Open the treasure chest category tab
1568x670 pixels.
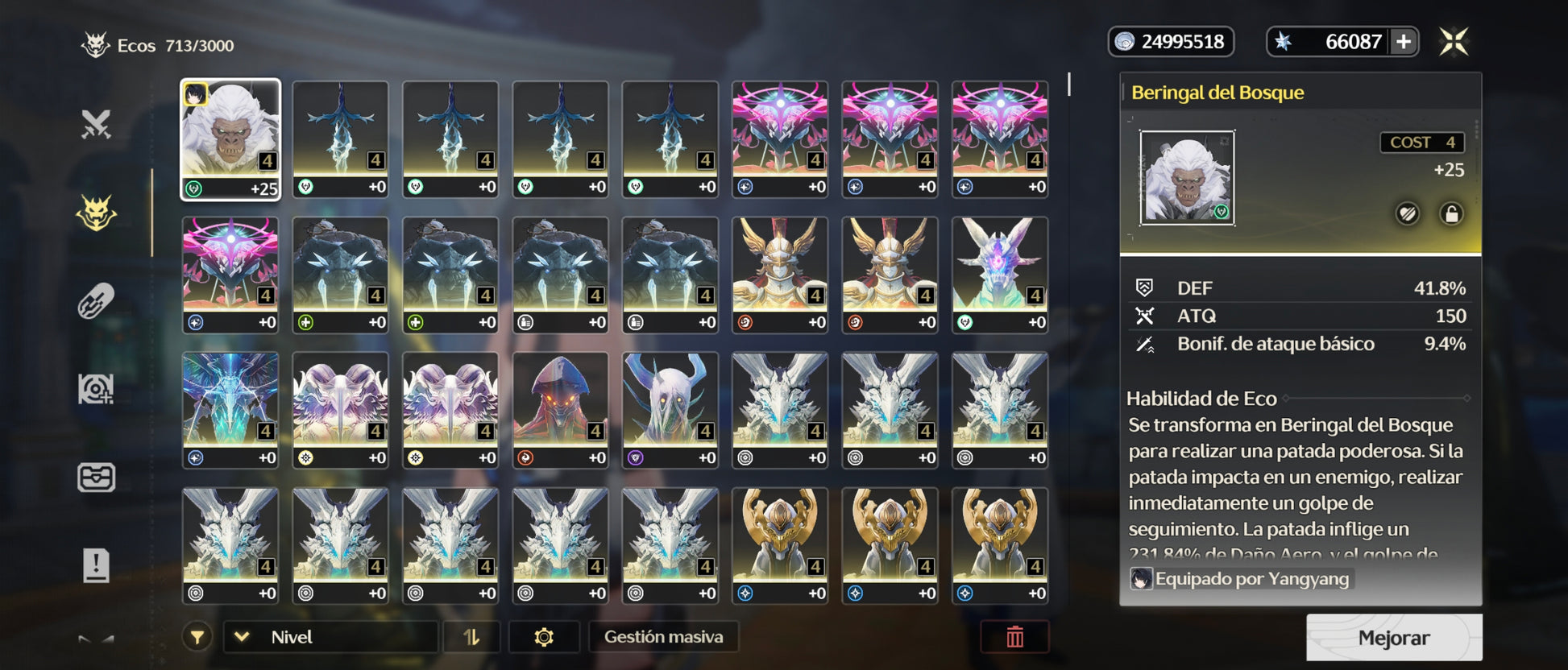[96, 478]
